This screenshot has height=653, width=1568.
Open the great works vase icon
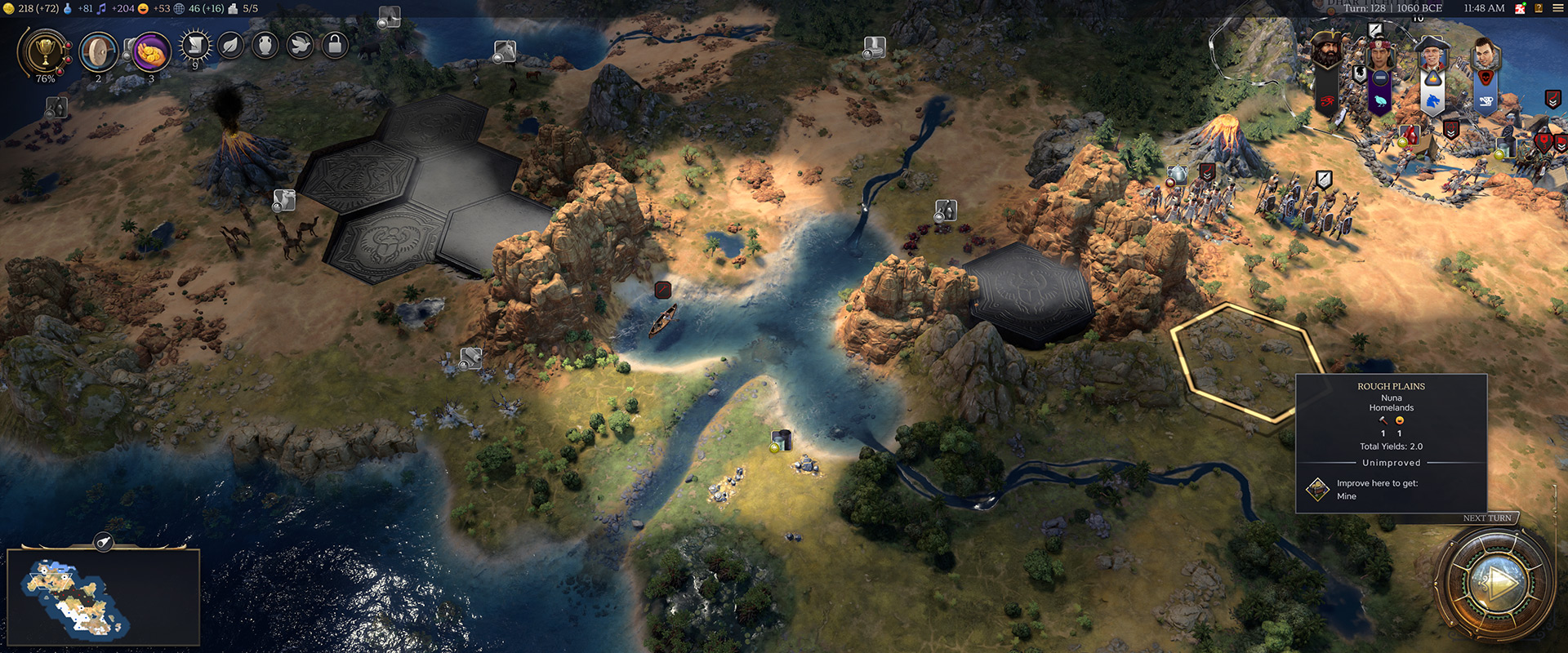[x=265, y=46]
